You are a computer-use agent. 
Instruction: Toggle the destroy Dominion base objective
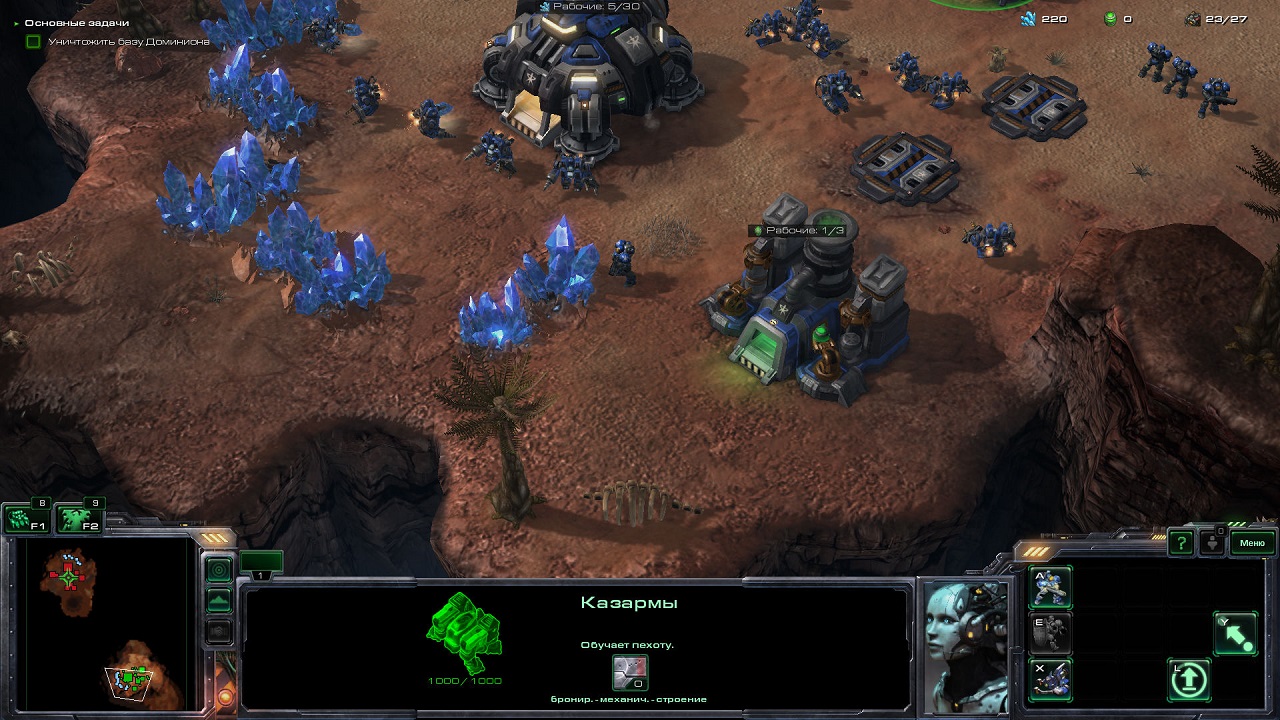pos(34,42)
